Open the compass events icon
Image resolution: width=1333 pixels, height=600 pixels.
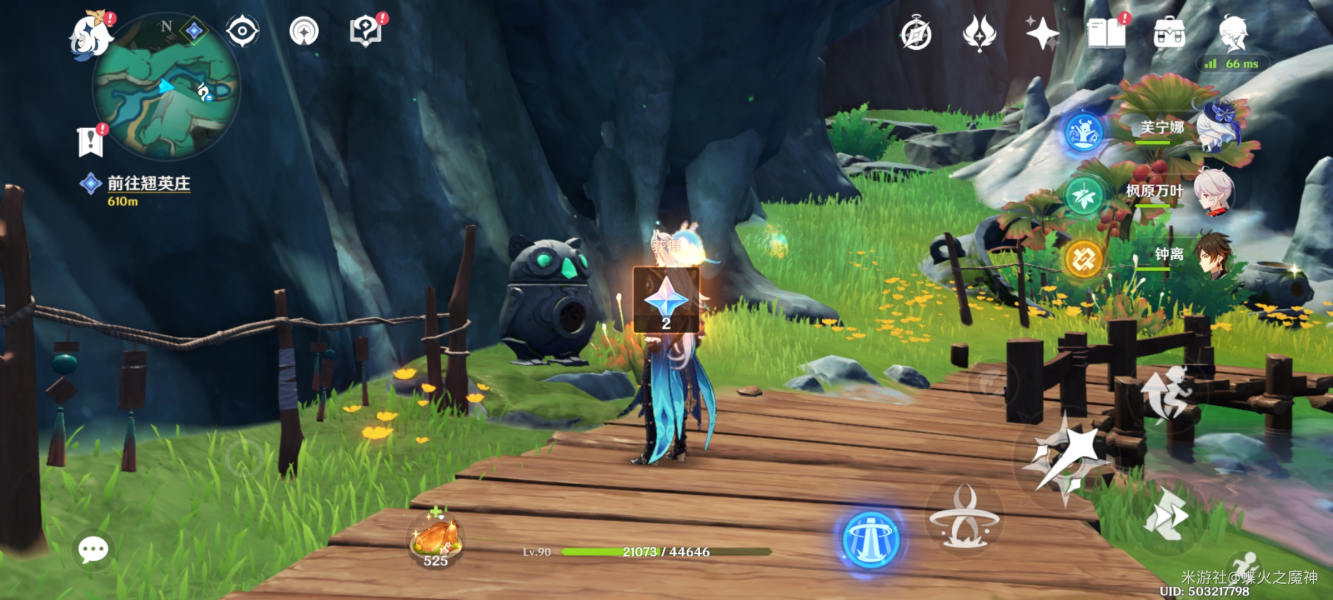[916, 33]
